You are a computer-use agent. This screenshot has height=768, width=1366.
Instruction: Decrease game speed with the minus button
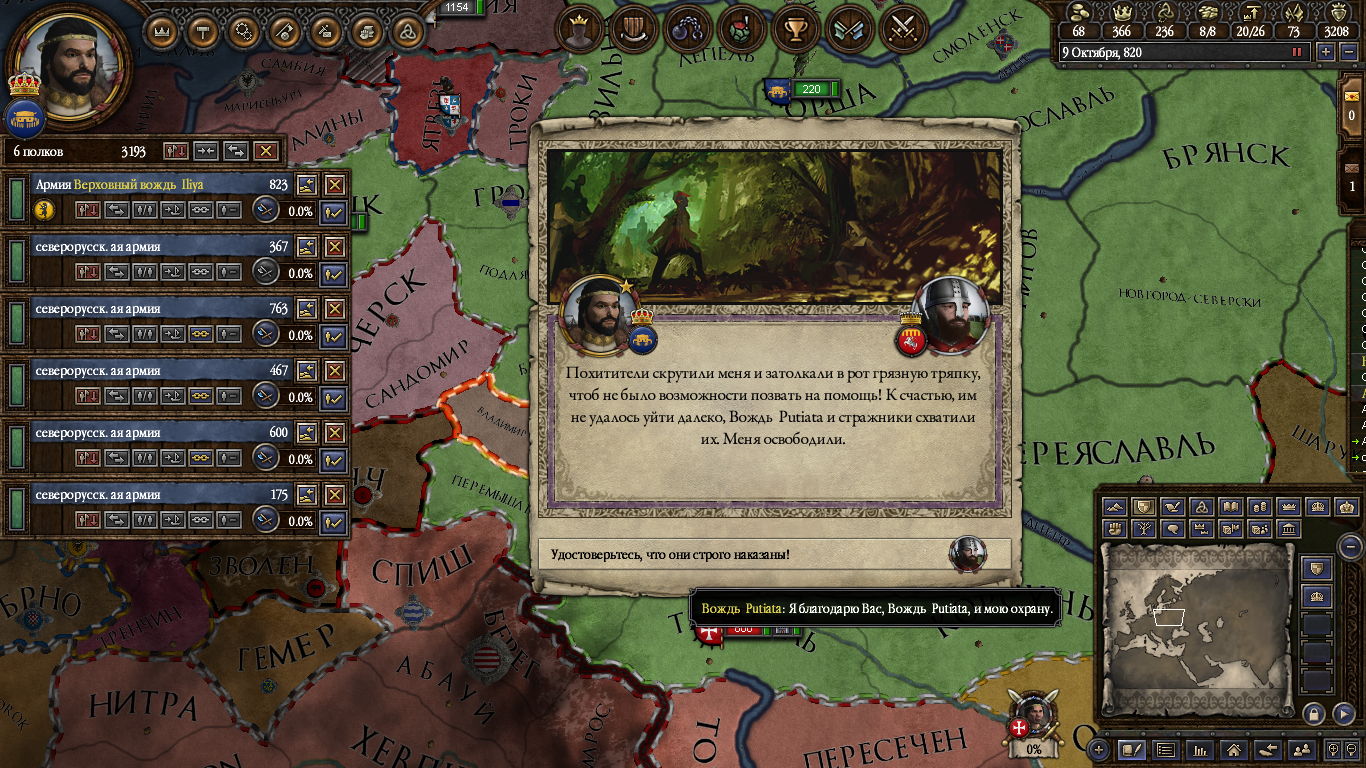(x=1347, y=52)
